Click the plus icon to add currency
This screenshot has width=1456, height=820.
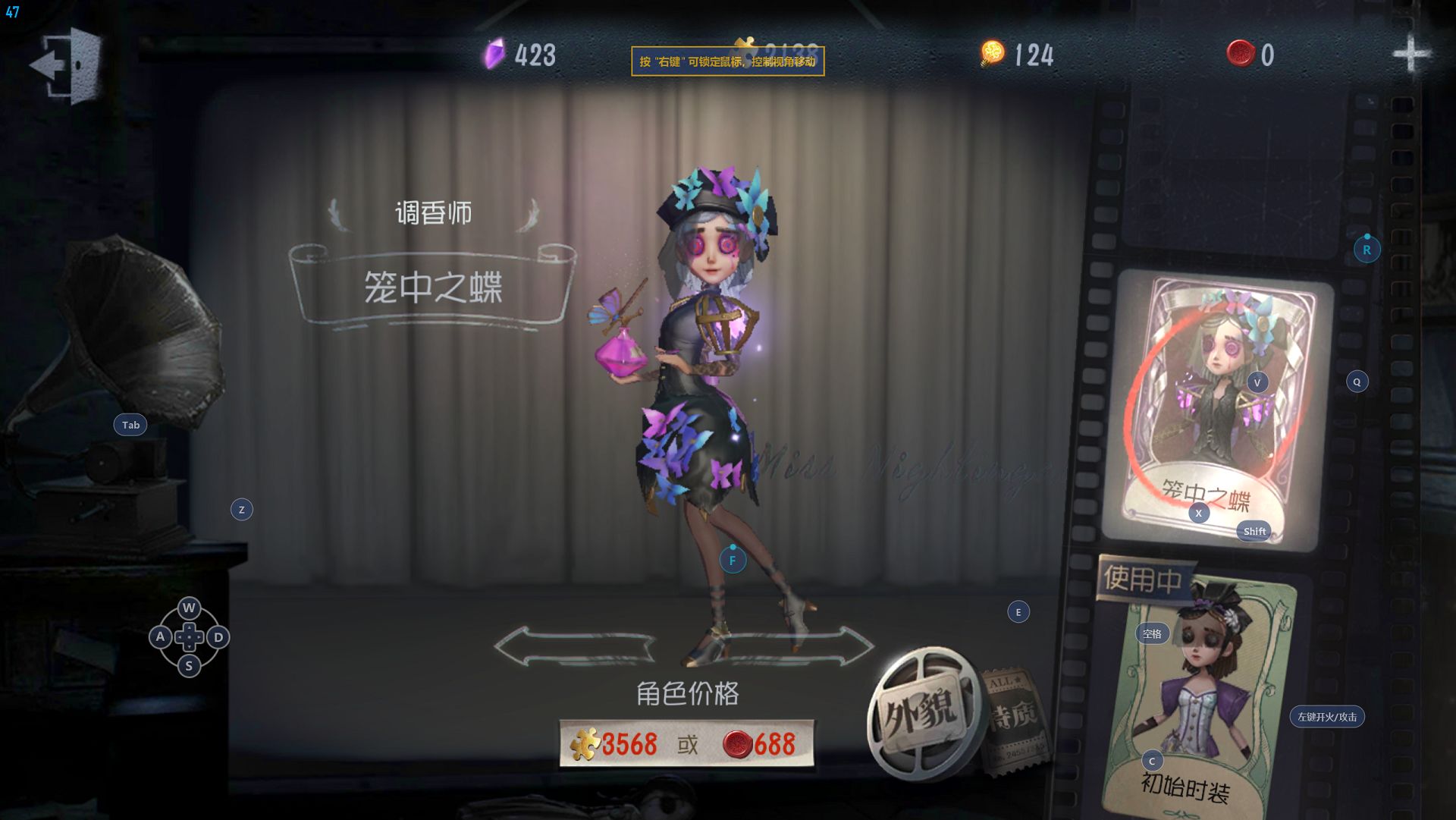point(1410,55)
